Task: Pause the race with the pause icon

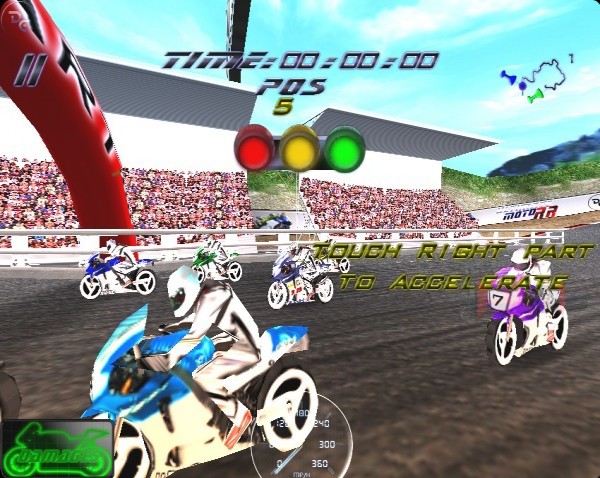Action: tap(33, 70)
